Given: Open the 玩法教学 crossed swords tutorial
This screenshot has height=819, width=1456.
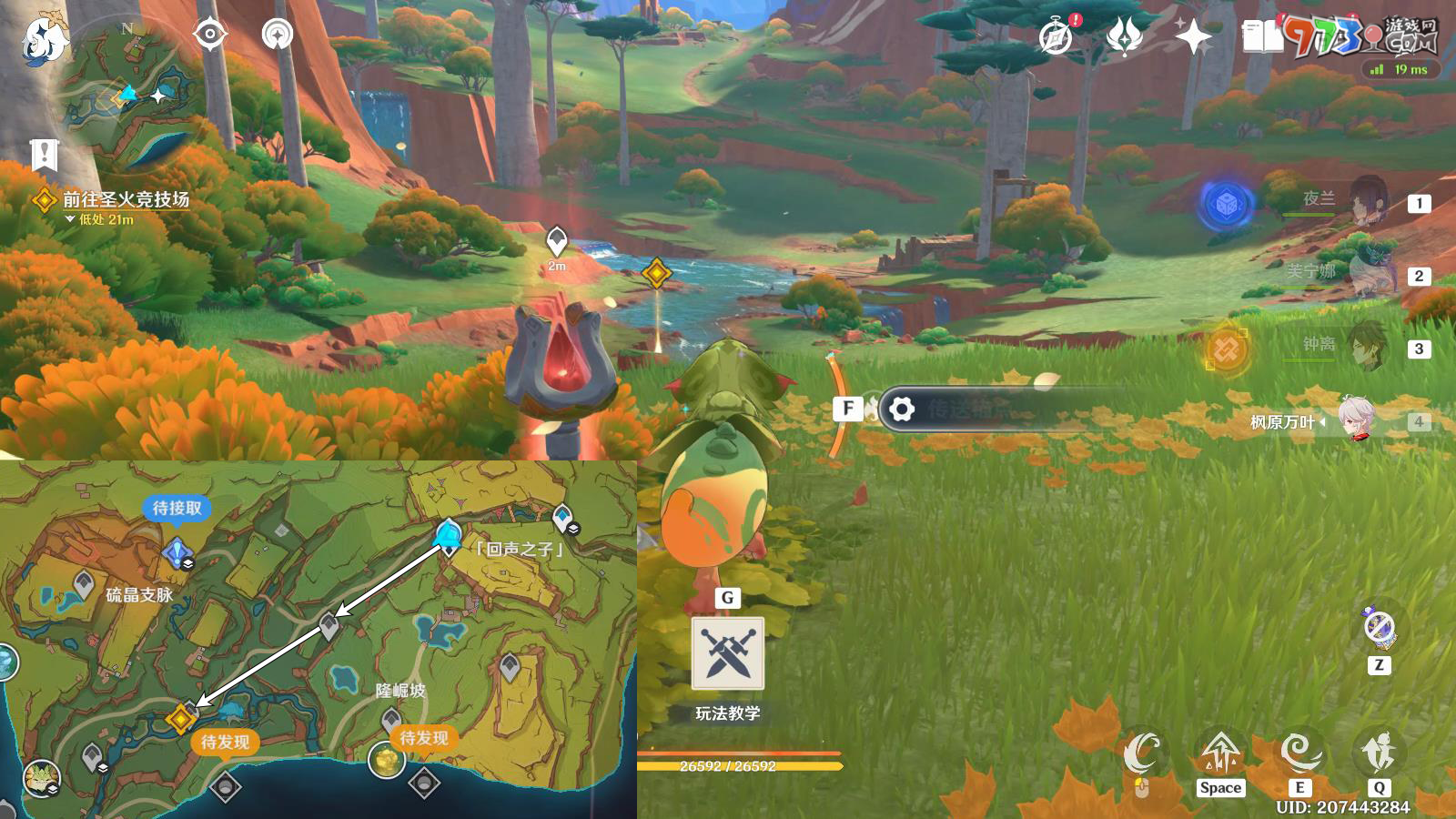Looking at the screenshot, I should [x=727, y=653].
